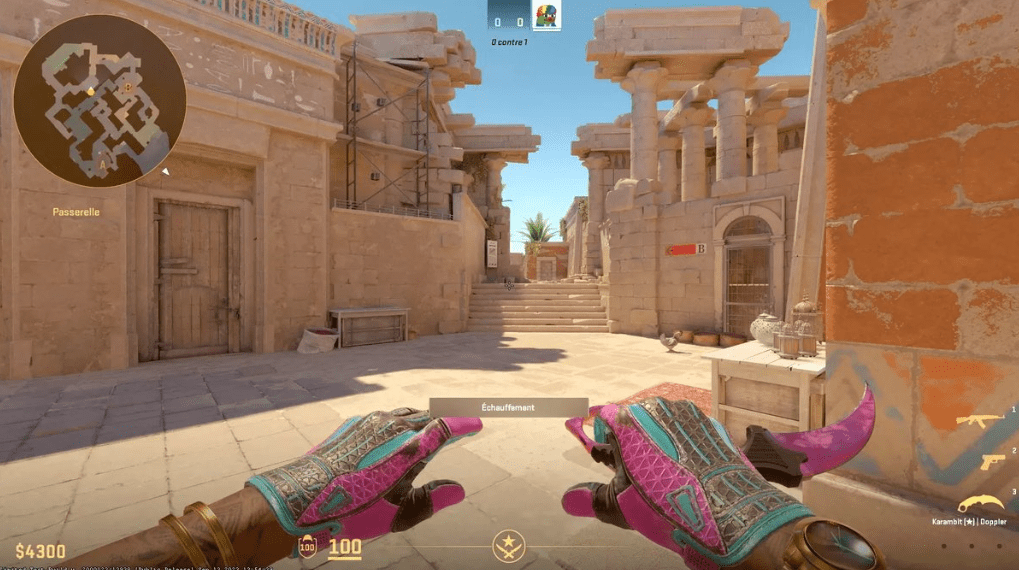Click the team emblem at bottom center

pos(508,547)
